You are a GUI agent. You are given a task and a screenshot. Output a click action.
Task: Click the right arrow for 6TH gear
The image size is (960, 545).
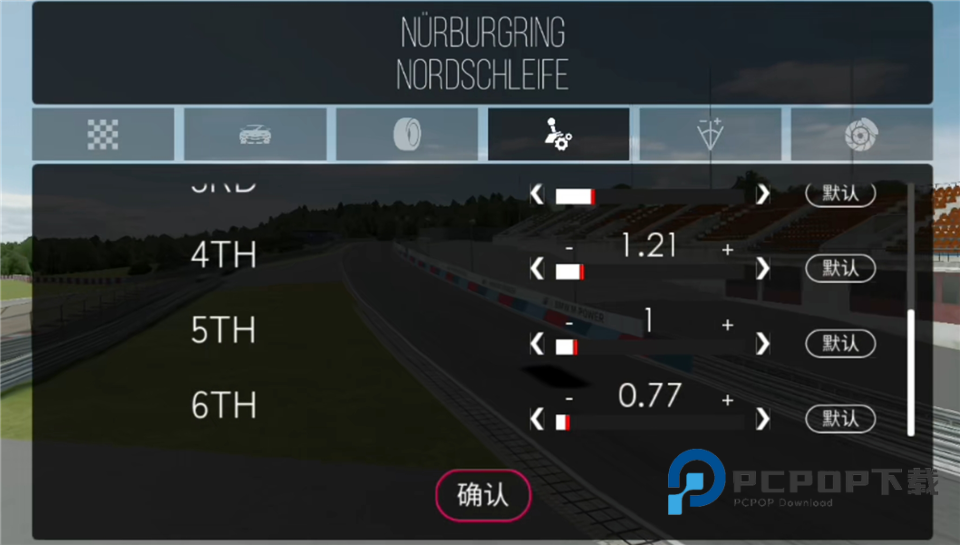(x=763, y=419)
